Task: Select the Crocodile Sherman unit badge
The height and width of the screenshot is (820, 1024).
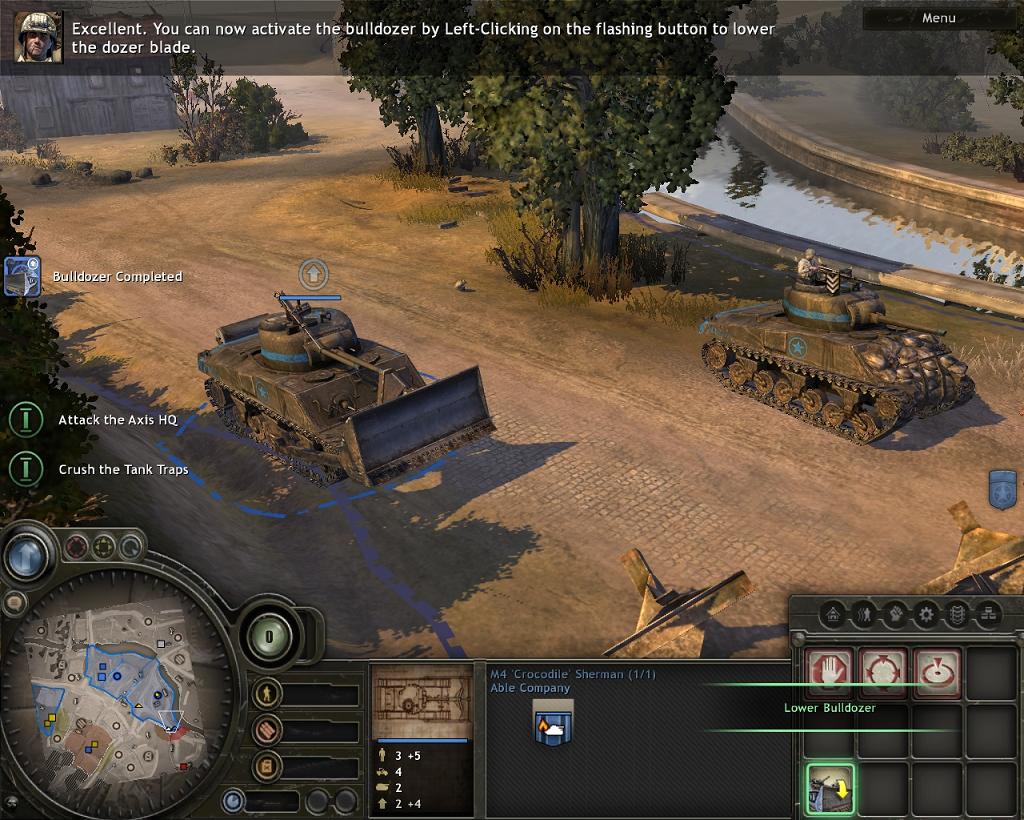Action: coord(552,722)
